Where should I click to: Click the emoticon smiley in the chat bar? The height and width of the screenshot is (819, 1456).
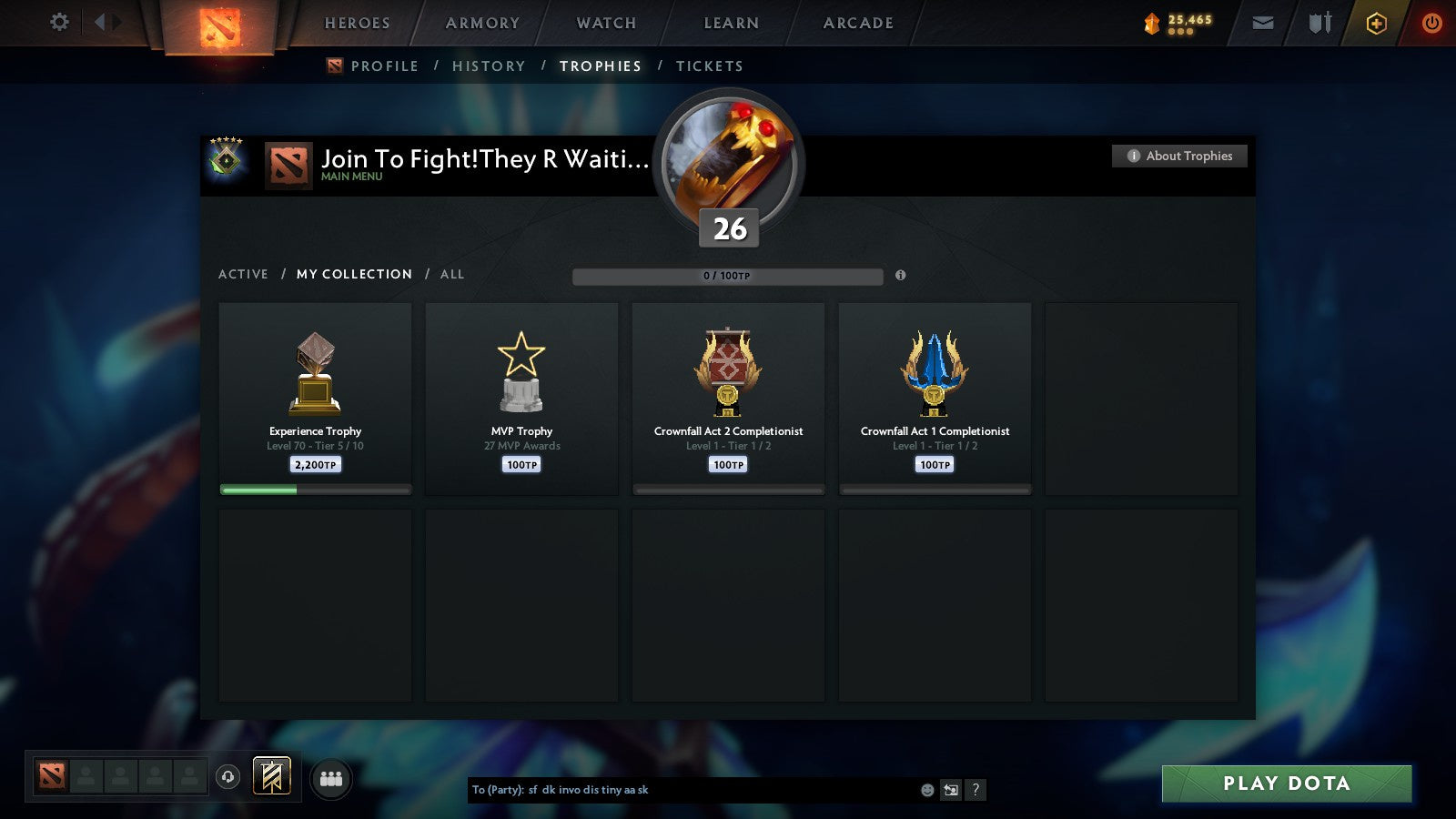point(927,790)
